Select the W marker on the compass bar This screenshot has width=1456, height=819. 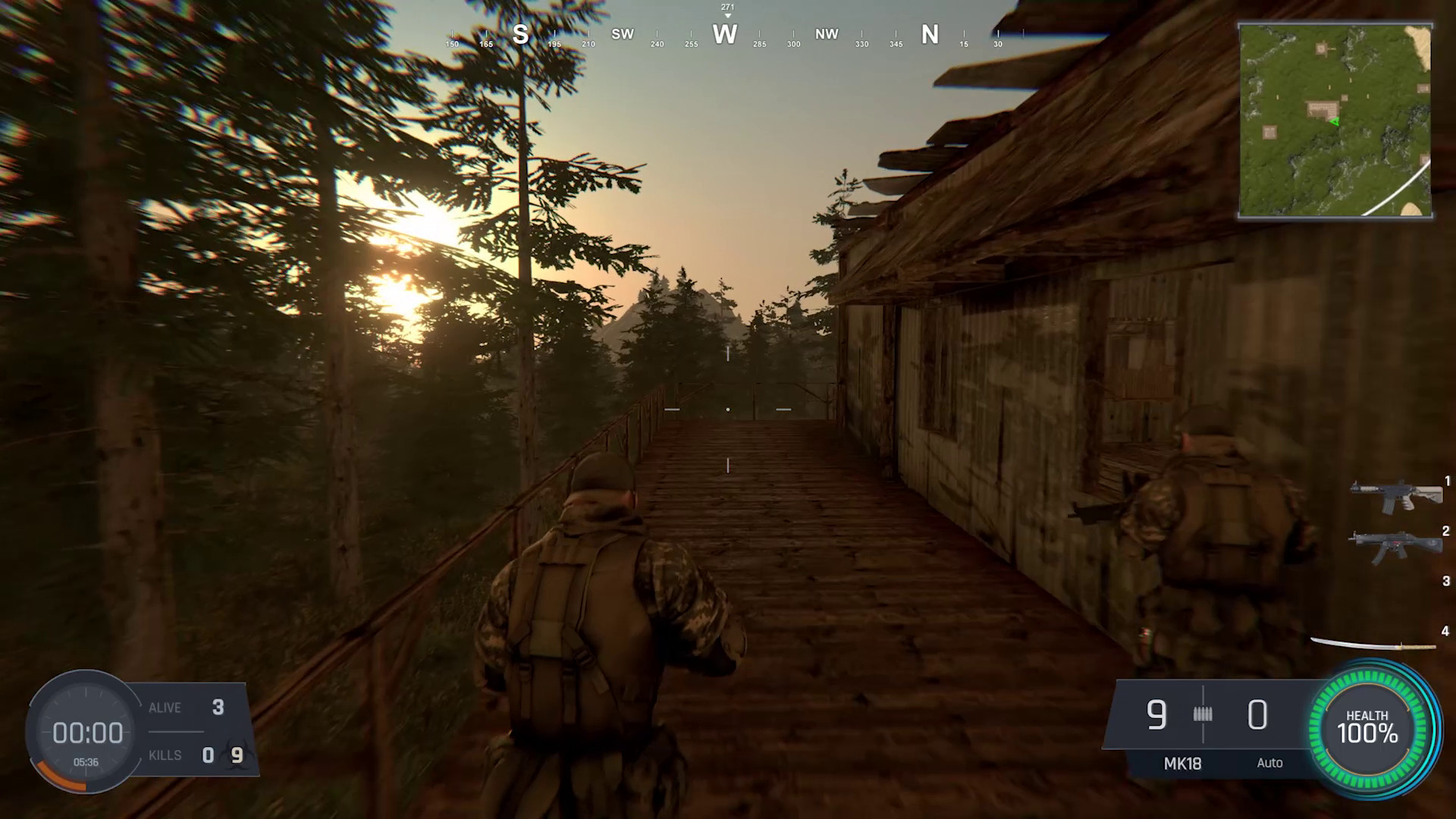pos(724,35)
